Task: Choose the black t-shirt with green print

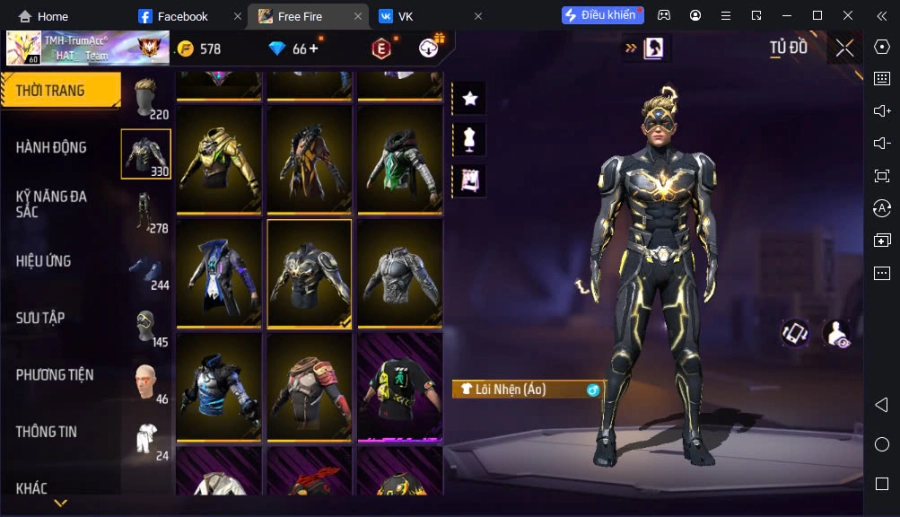Action: tap(399, 386)
